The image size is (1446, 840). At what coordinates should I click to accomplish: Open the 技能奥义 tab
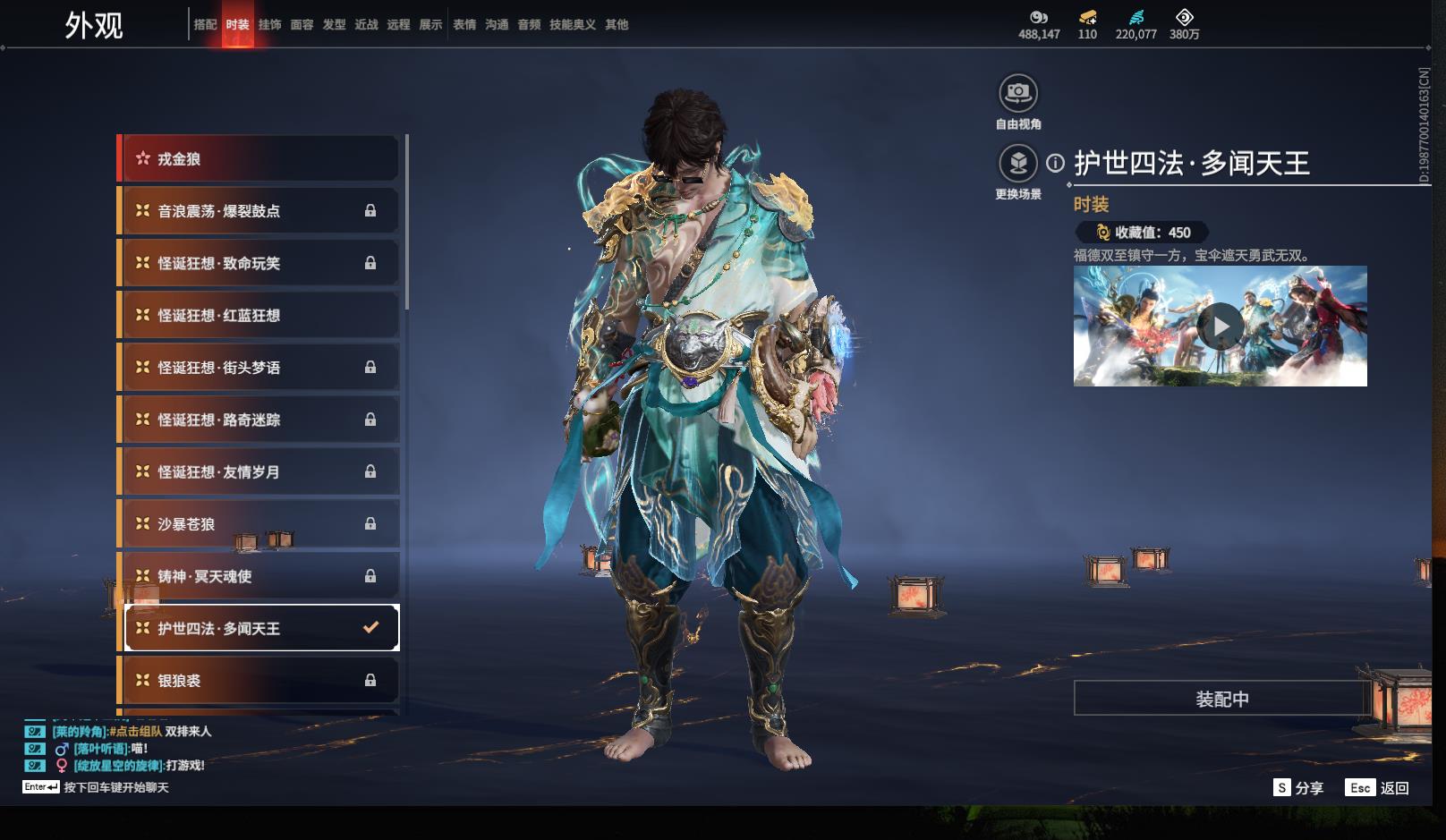pyautogui.click(x=572, y=24)
